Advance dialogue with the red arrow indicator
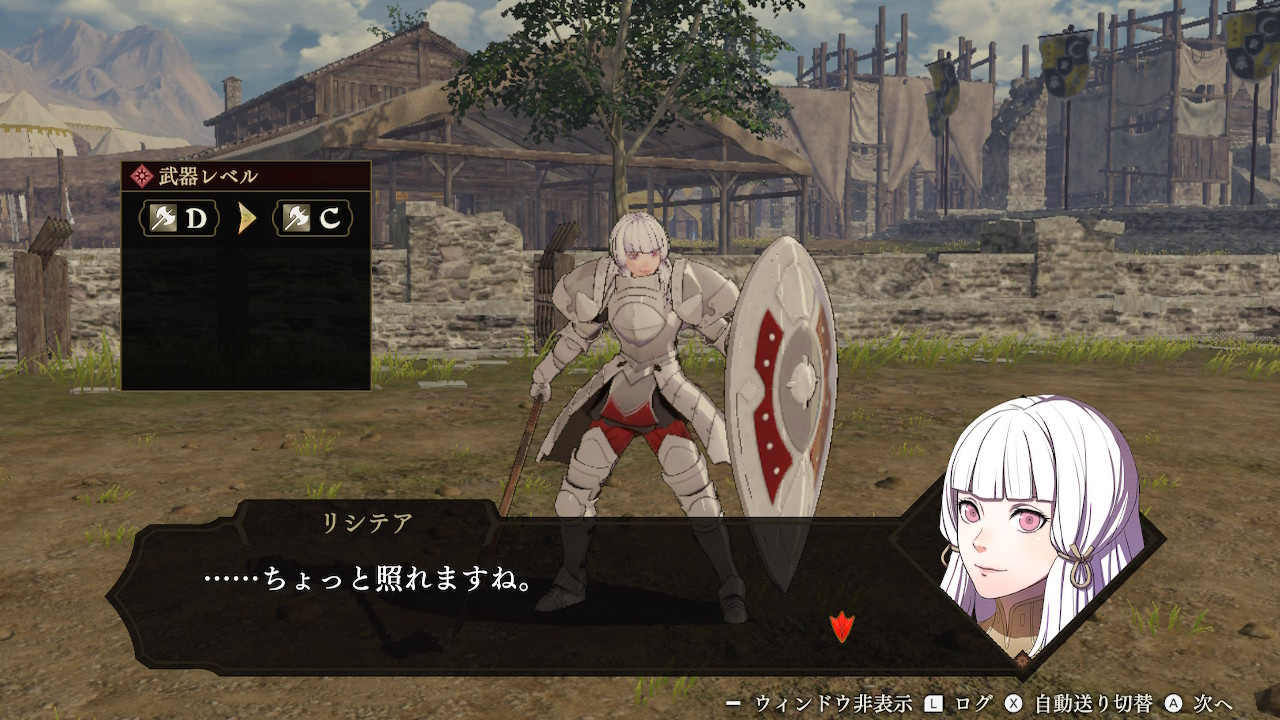The image size is (1280, 720). [x=842, y=627]
